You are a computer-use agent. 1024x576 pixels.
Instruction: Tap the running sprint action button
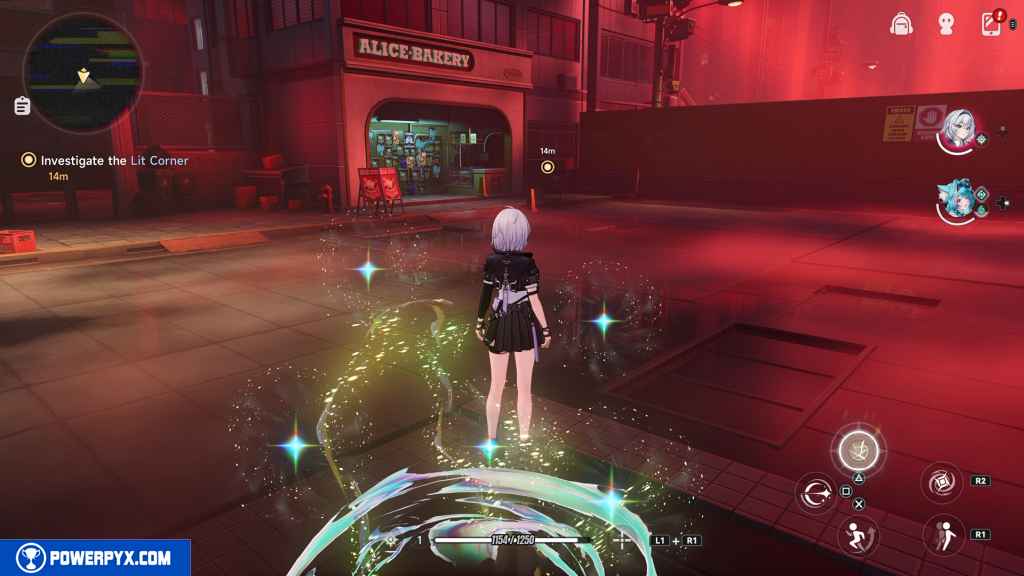tap(856, 535)
